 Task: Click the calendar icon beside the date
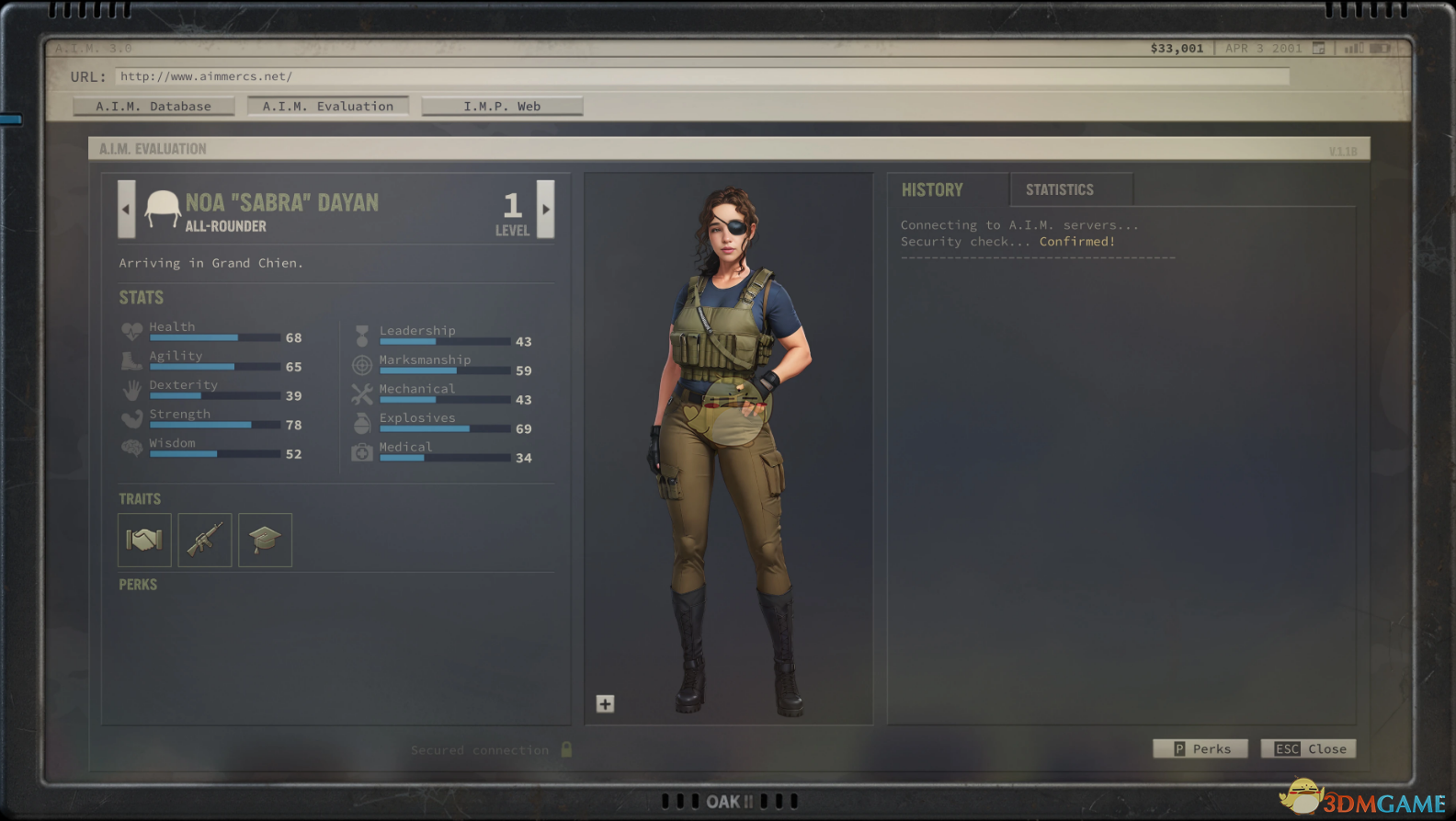pyautogui.click(x=1318, y=48)
